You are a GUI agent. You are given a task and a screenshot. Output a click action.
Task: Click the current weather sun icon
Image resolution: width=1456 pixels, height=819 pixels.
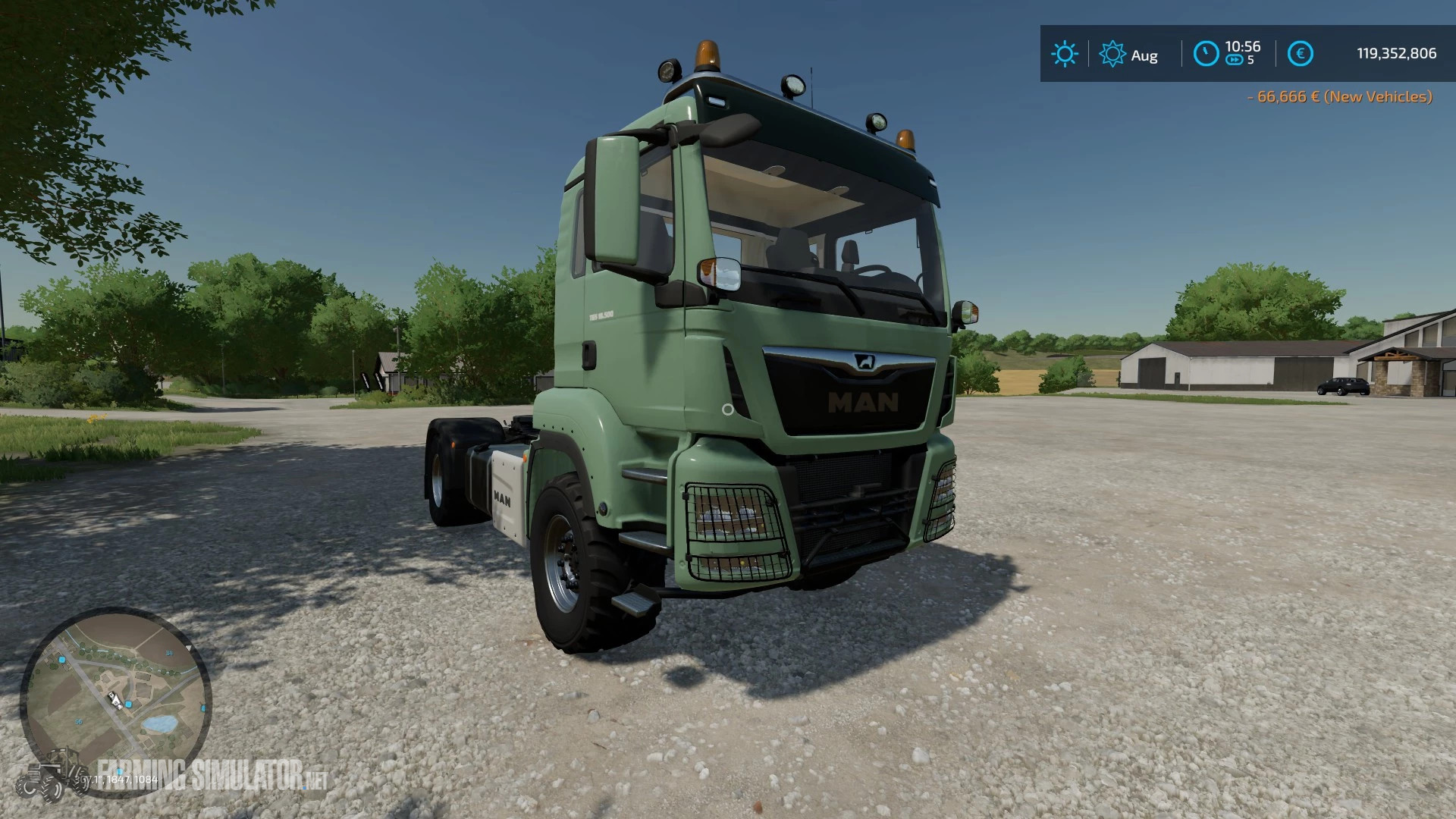pos(1065,52)
